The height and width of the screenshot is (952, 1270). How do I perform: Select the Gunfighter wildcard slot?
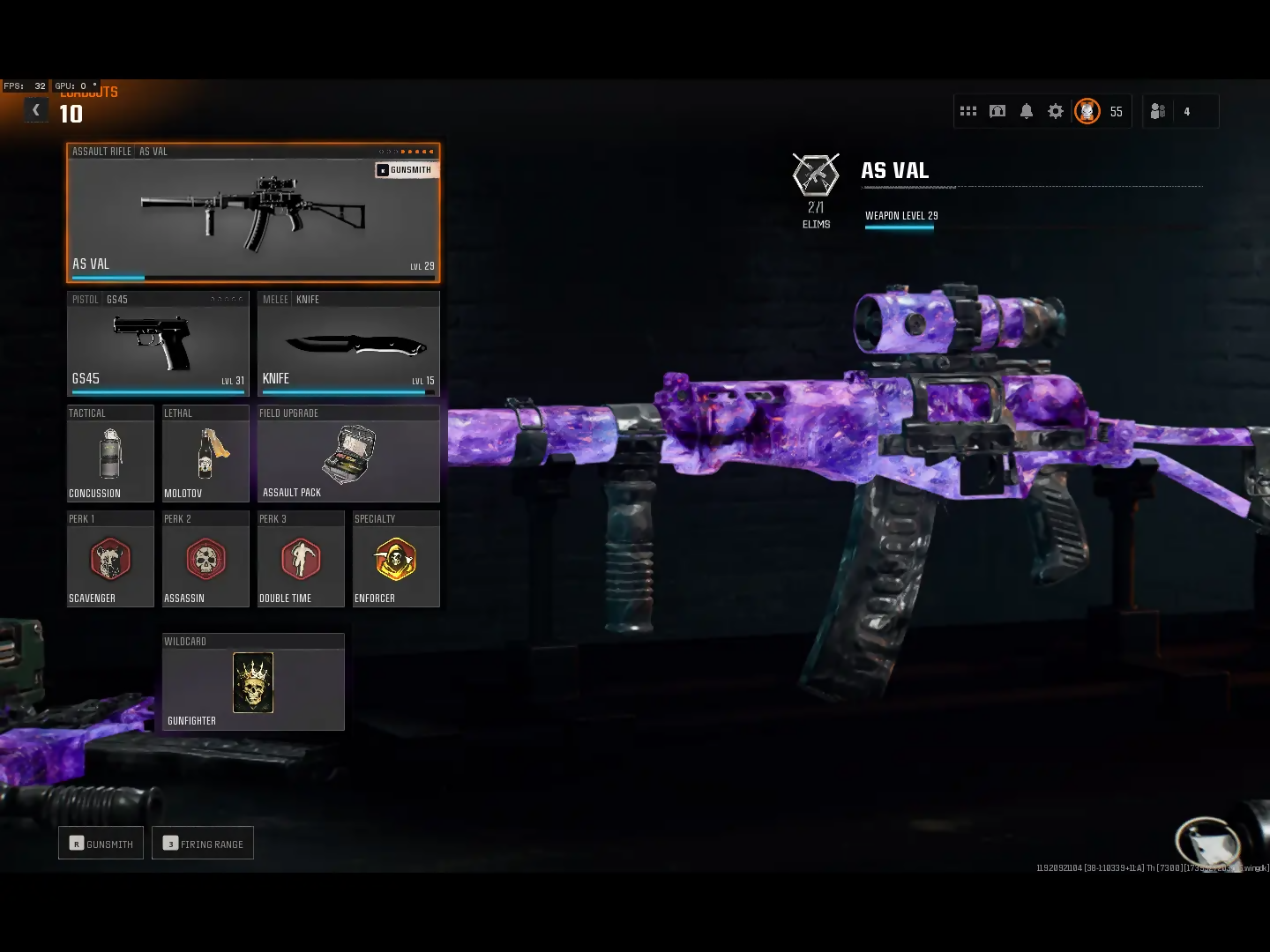[253, 682]
